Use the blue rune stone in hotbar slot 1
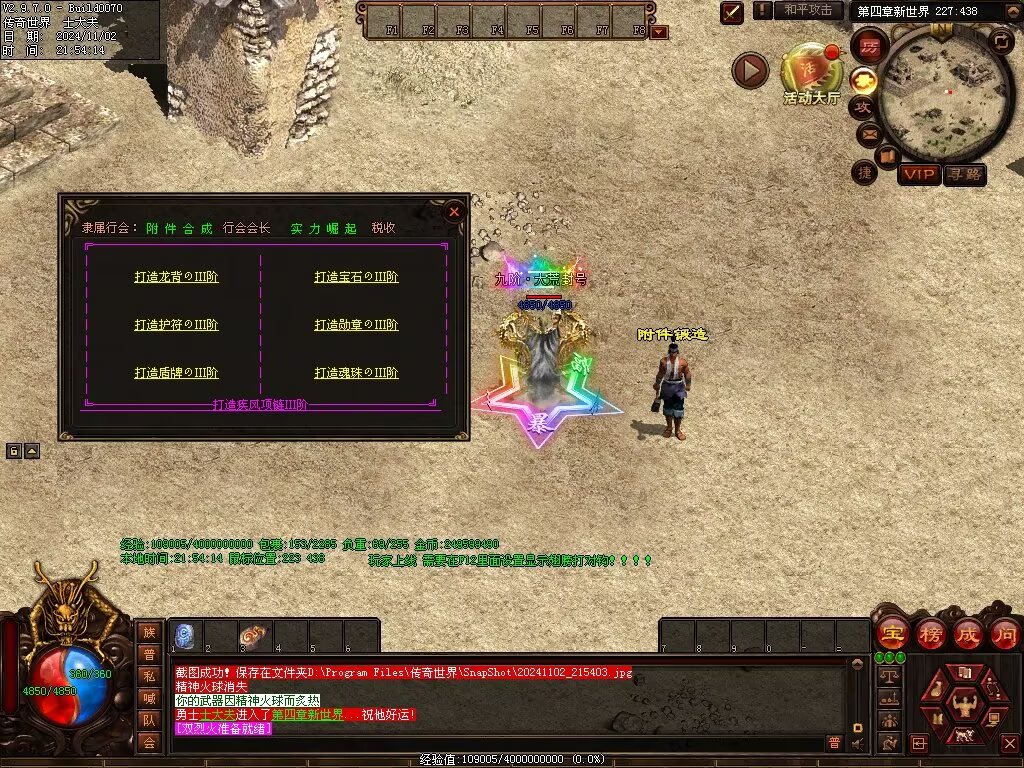 185,636
